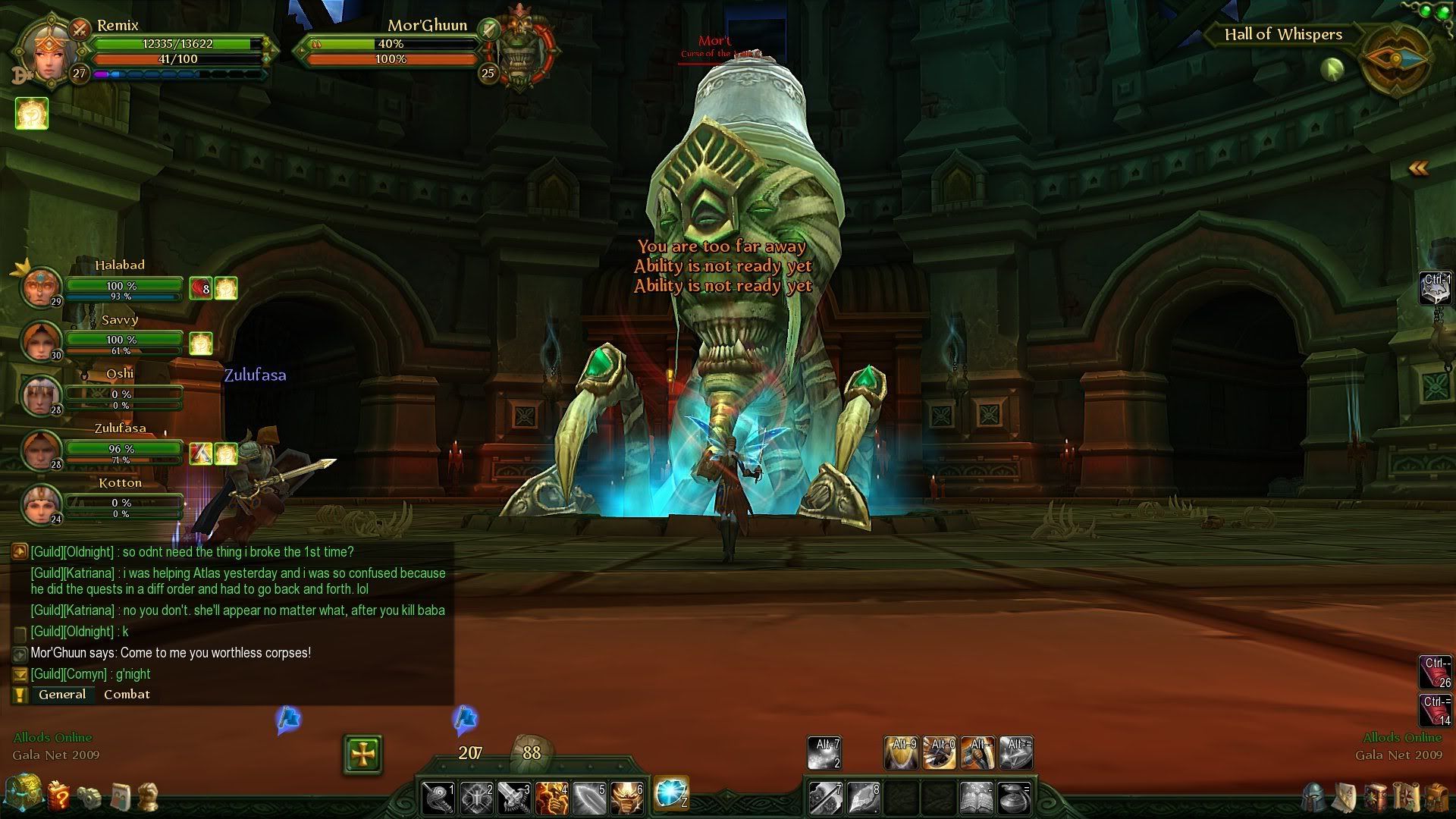Viewport: 1456px width, 819px height.
Task: Open the backpack inventory icon
Action: [1436, 798]
